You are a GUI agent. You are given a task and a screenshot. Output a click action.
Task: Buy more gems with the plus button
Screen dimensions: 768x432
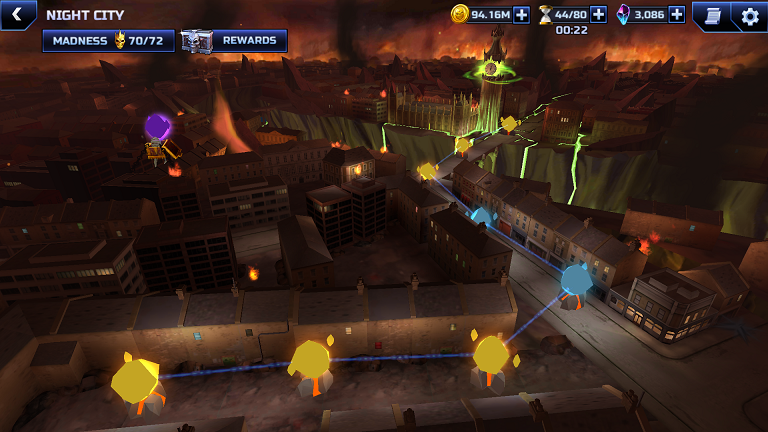677,14
